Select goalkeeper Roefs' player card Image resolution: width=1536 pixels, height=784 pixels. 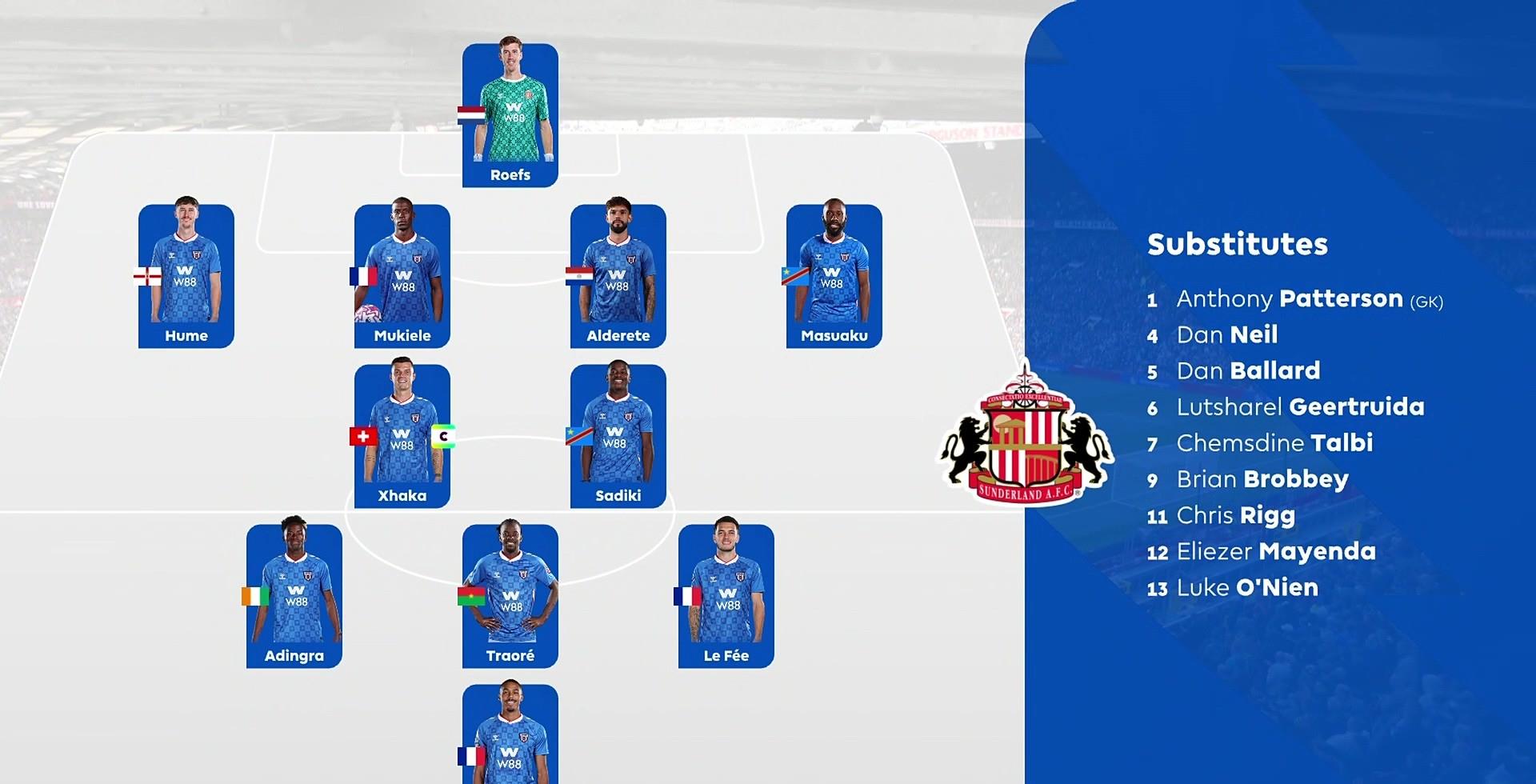pos(510,115)
